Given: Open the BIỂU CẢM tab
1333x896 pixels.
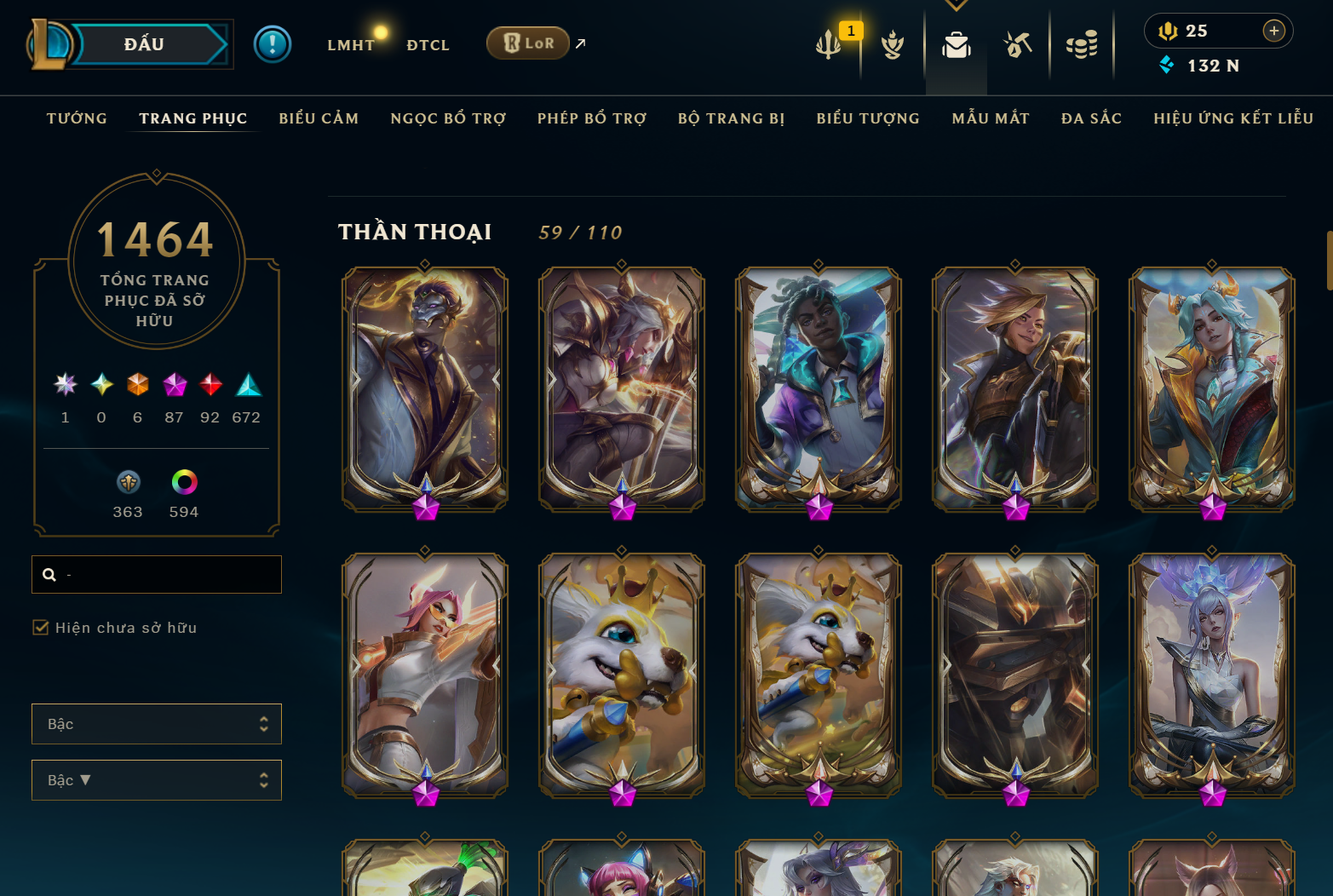Looking at the screenshot, I should coord(319,118).
